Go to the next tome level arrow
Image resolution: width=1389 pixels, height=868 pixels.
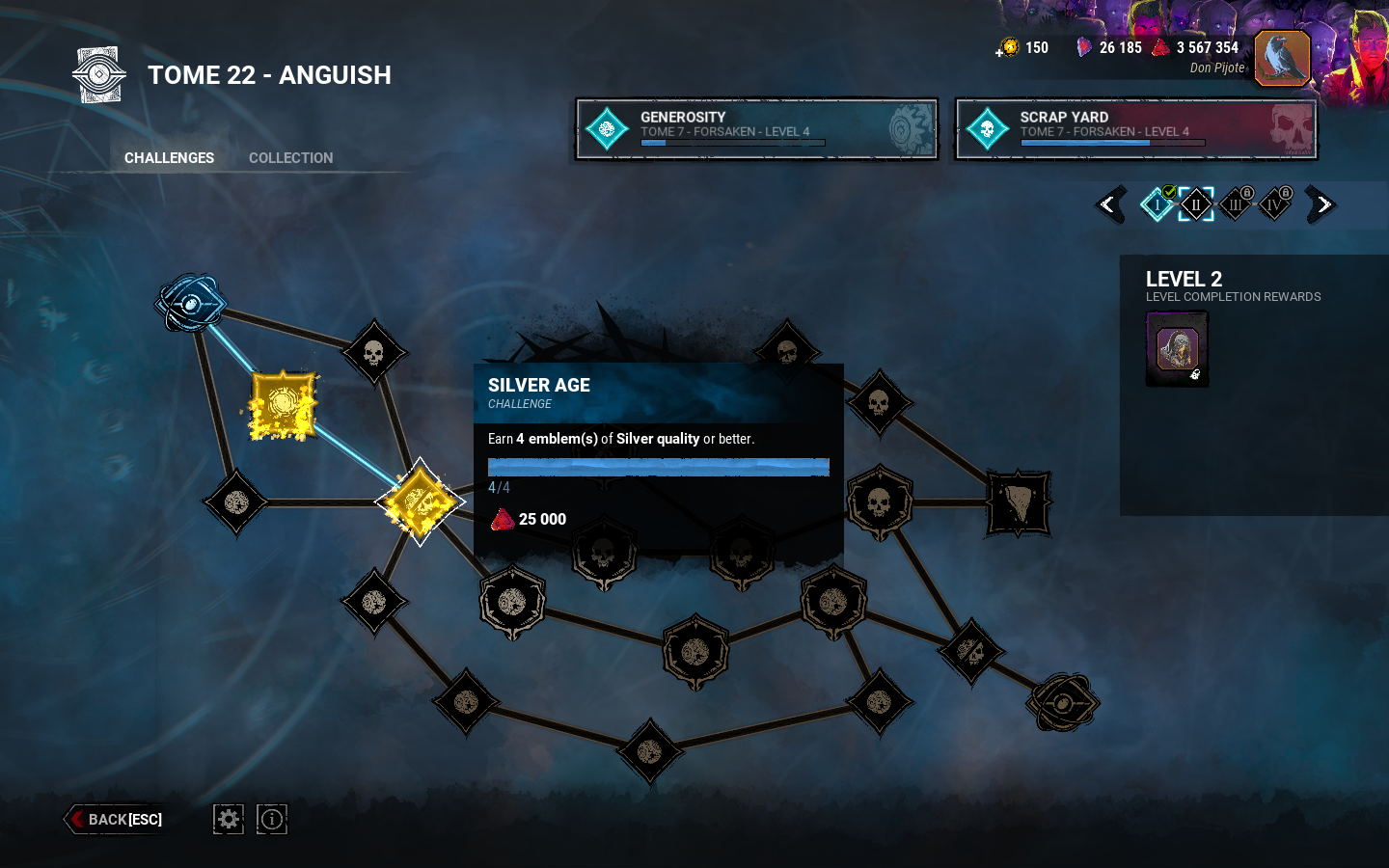pos(1321,204)
